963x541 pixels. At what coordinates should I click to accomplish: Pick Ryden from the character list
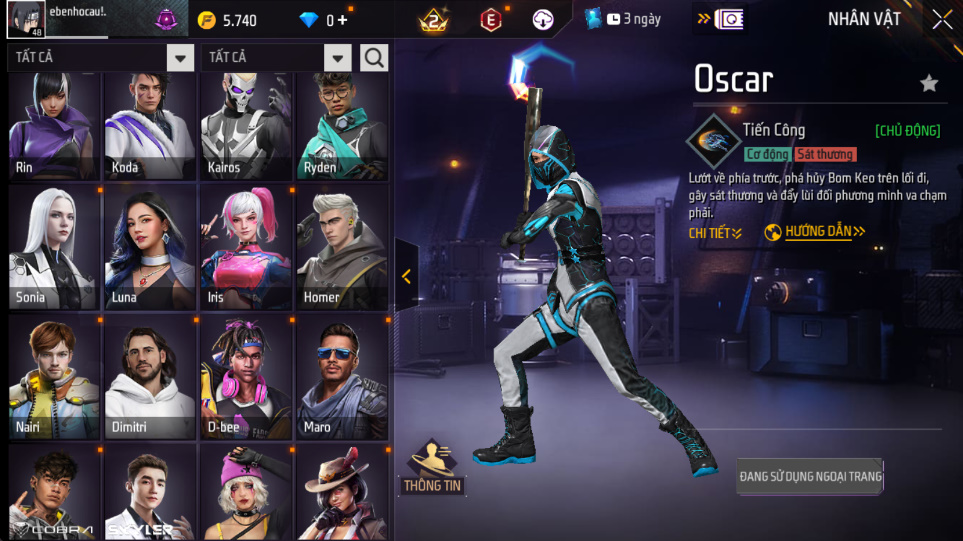[340, 125]
